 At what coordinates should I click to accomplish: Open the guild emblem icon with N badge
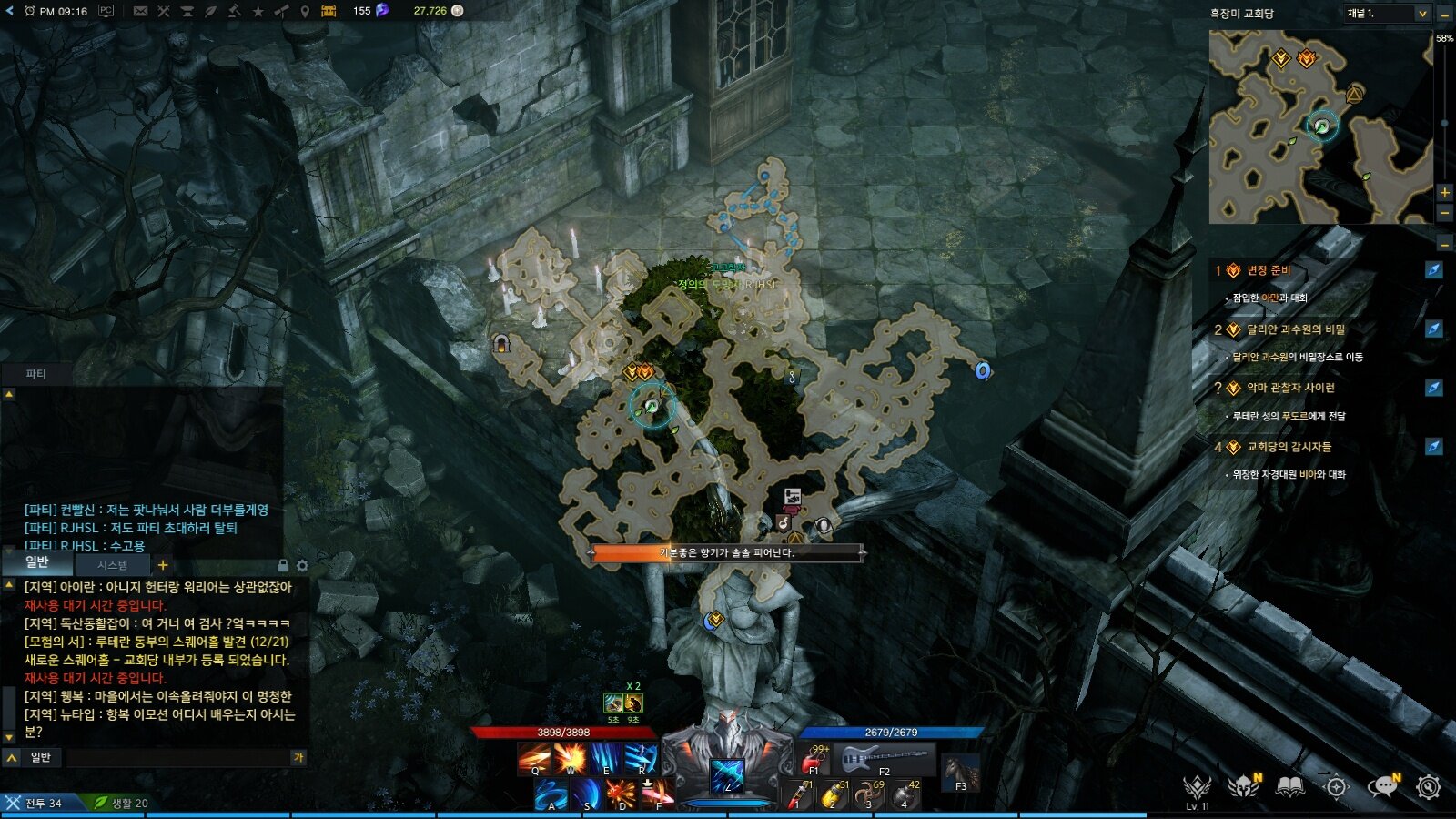[1243, 785]
